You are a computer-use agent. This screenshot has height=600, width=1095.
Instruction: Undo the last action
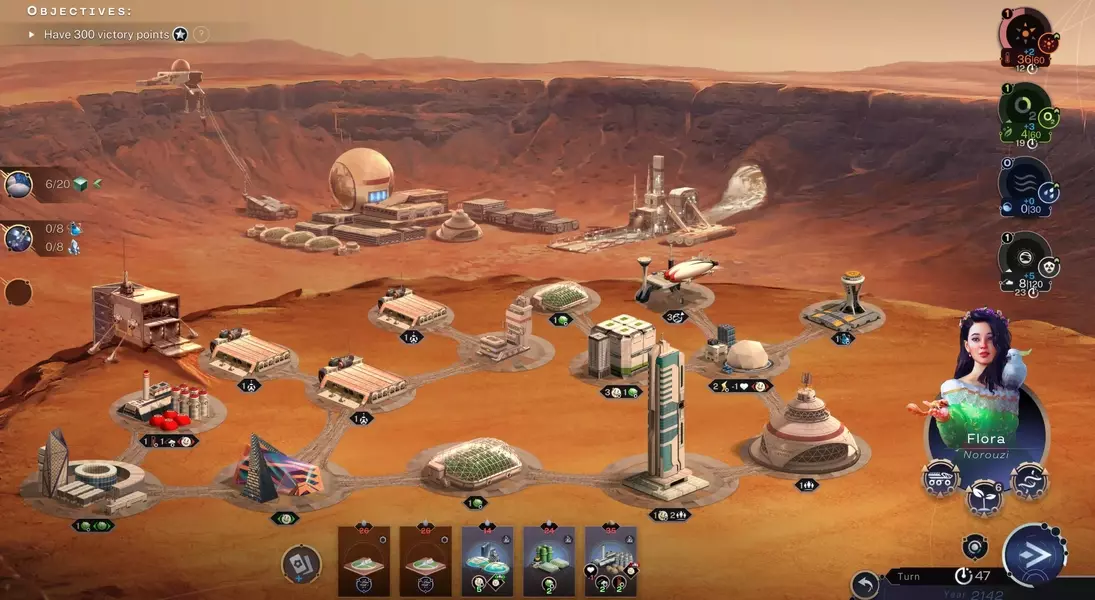coord(866,584)
